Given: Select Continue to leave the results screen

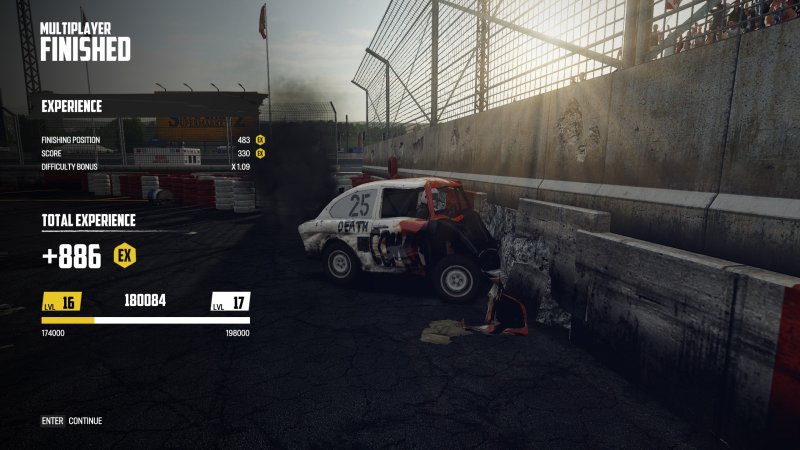Looking at the screenshot, I should coord(84,421).
